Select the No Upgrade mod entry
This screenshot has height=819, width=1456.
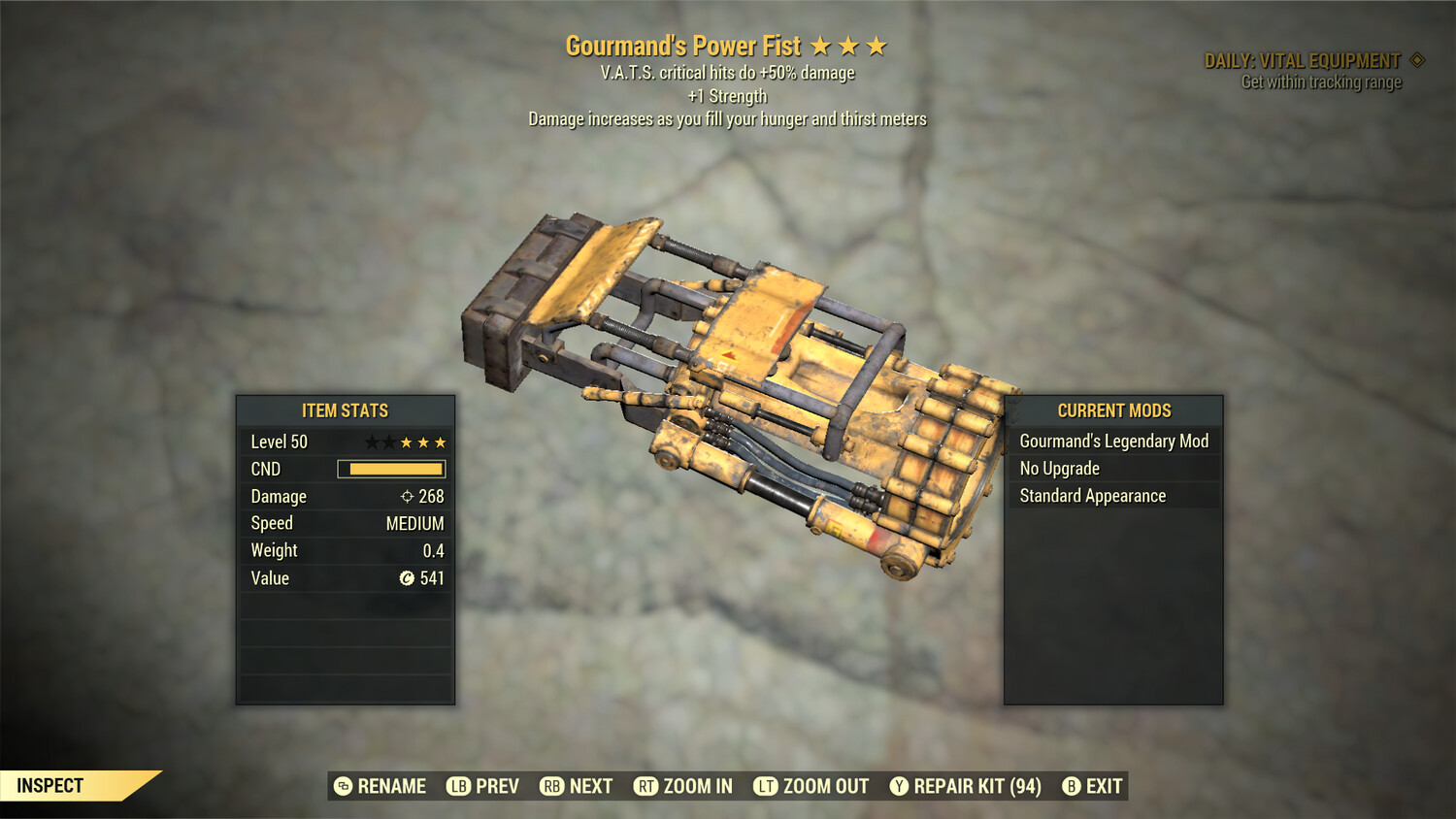1113,469
